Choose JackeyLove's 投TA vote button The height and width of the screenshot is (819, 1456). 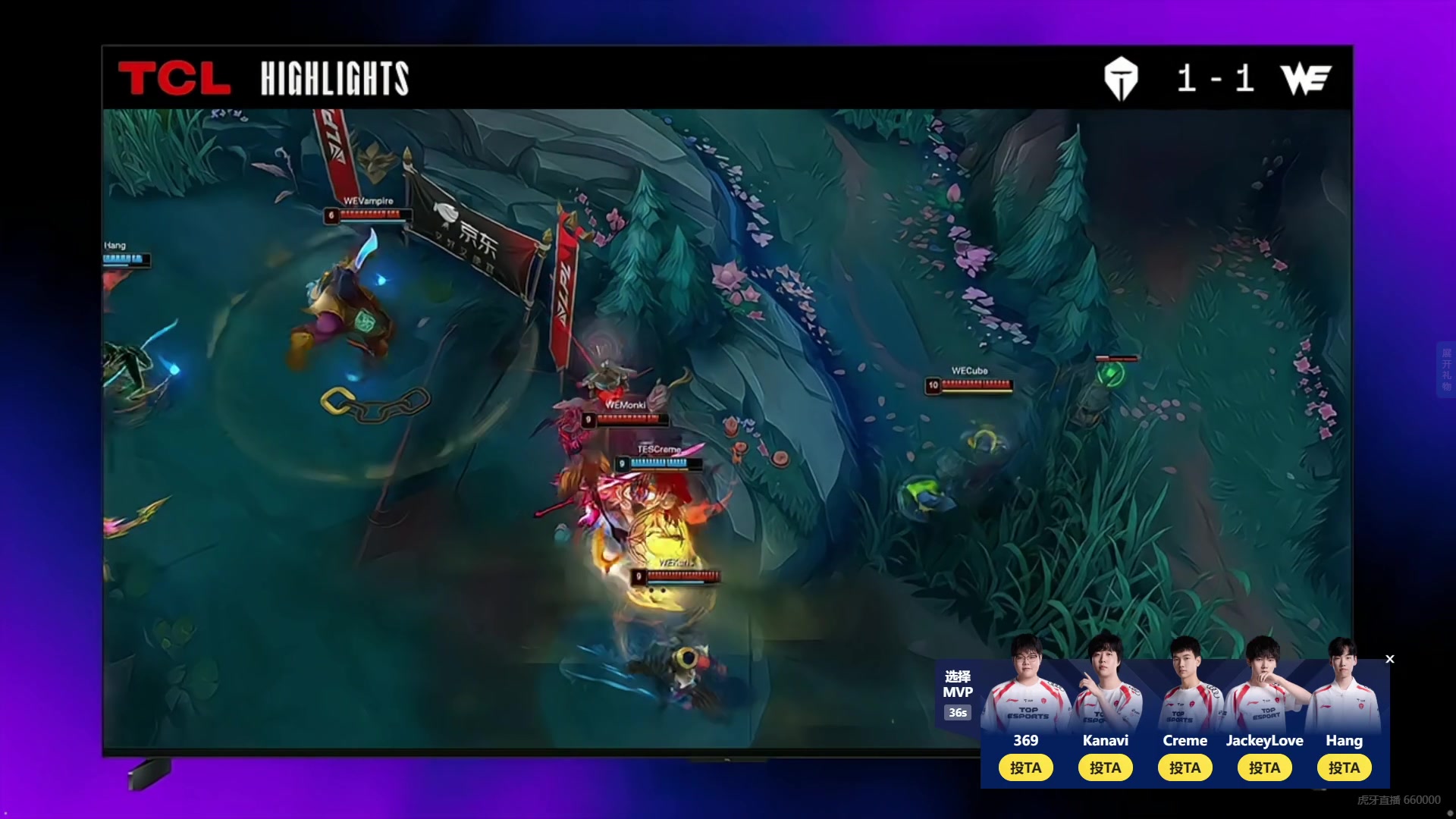point(1264,767)
